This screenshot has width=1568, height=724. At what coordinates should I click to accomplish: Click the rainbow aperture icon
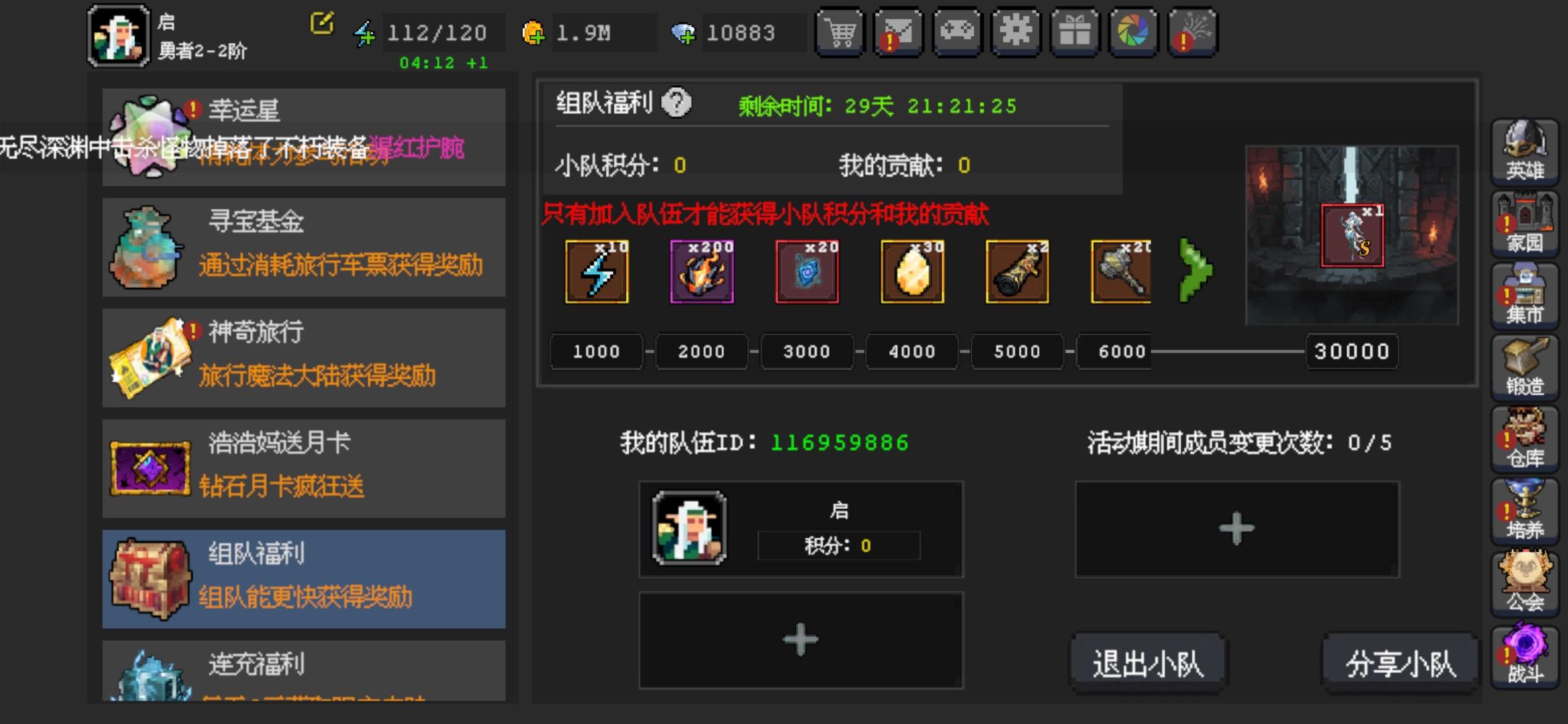coord(1133,33)
